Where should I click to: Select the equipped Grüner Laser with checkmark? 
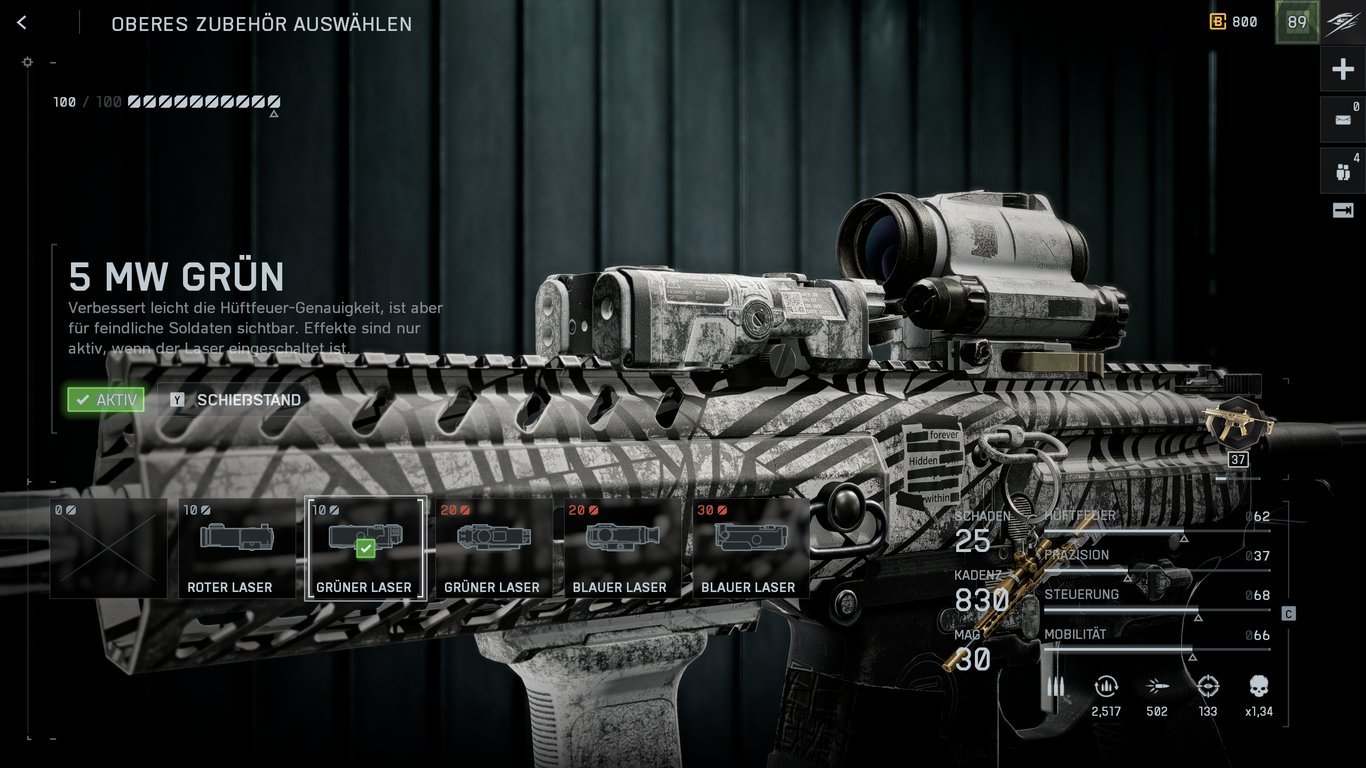(365, 548)
